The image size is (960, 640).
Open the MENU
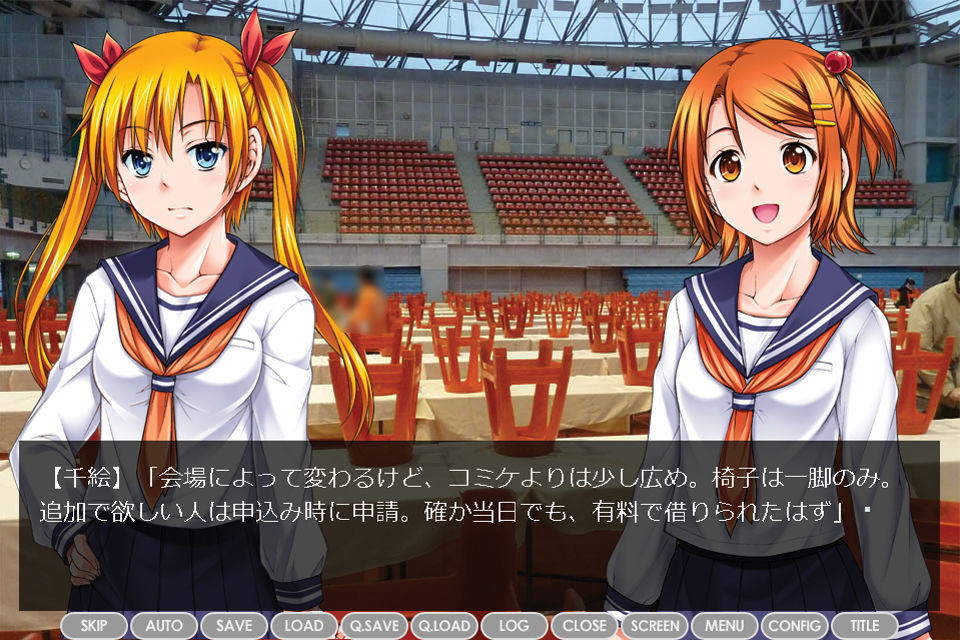(x=724, y=626)
